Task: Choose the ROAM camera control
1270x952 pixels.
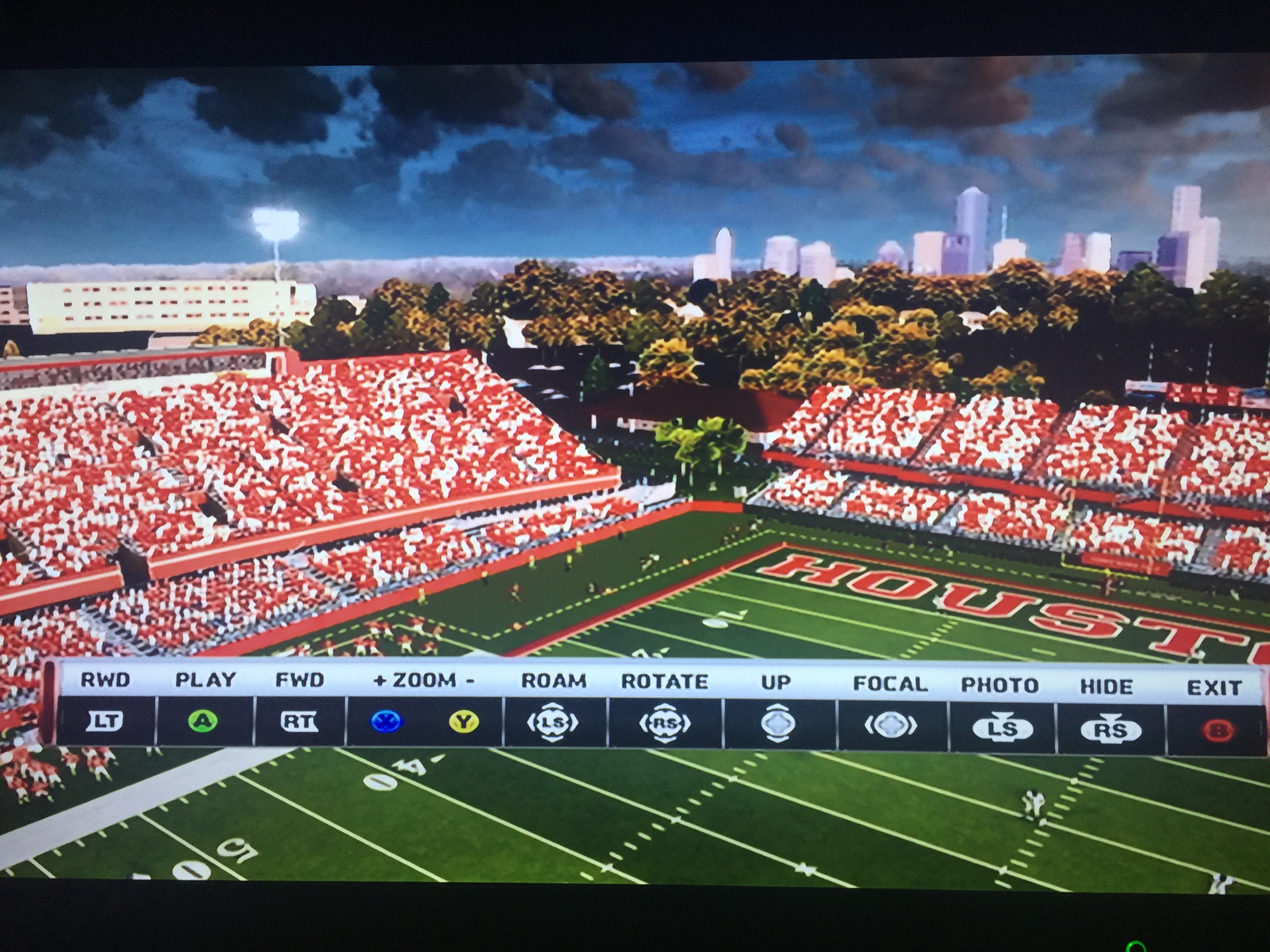Action: [553, 723]
